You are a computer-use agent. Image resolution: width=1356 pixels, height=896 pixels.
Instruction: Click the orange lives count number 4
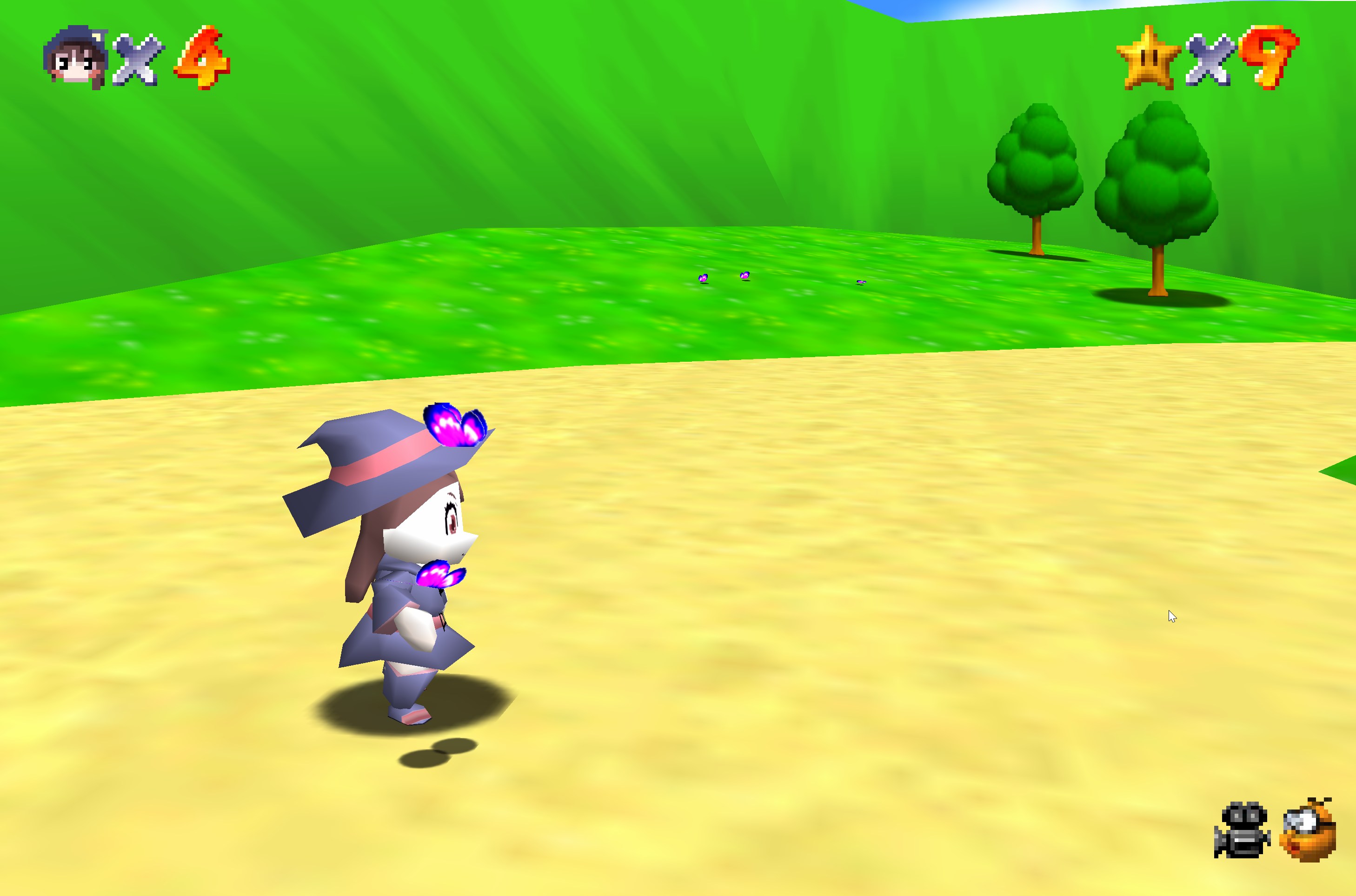199,57
